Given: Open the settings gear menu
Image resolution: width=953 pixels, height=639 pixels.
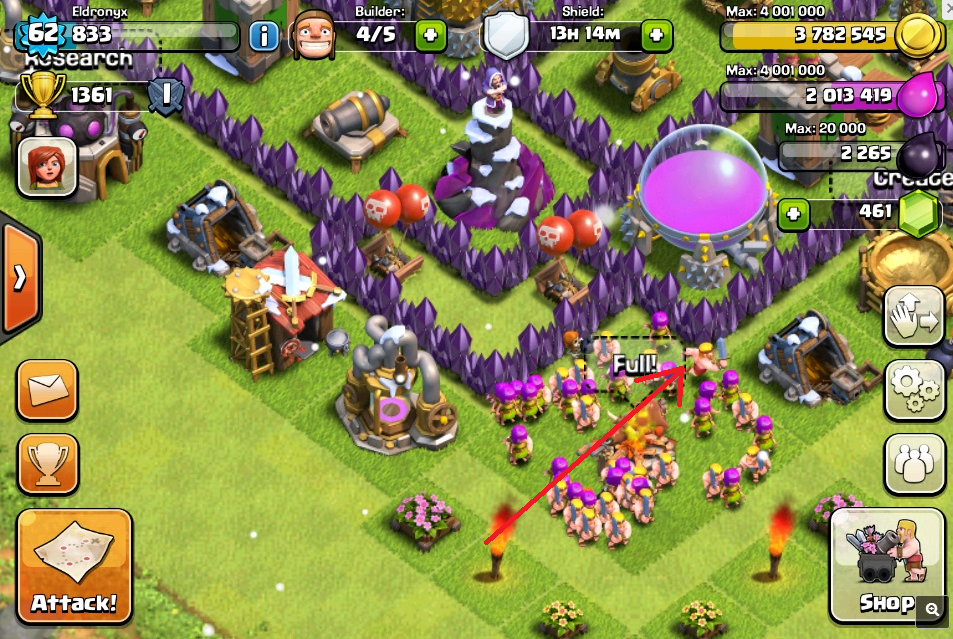Looking at the screenshot, I should point(914,389).
